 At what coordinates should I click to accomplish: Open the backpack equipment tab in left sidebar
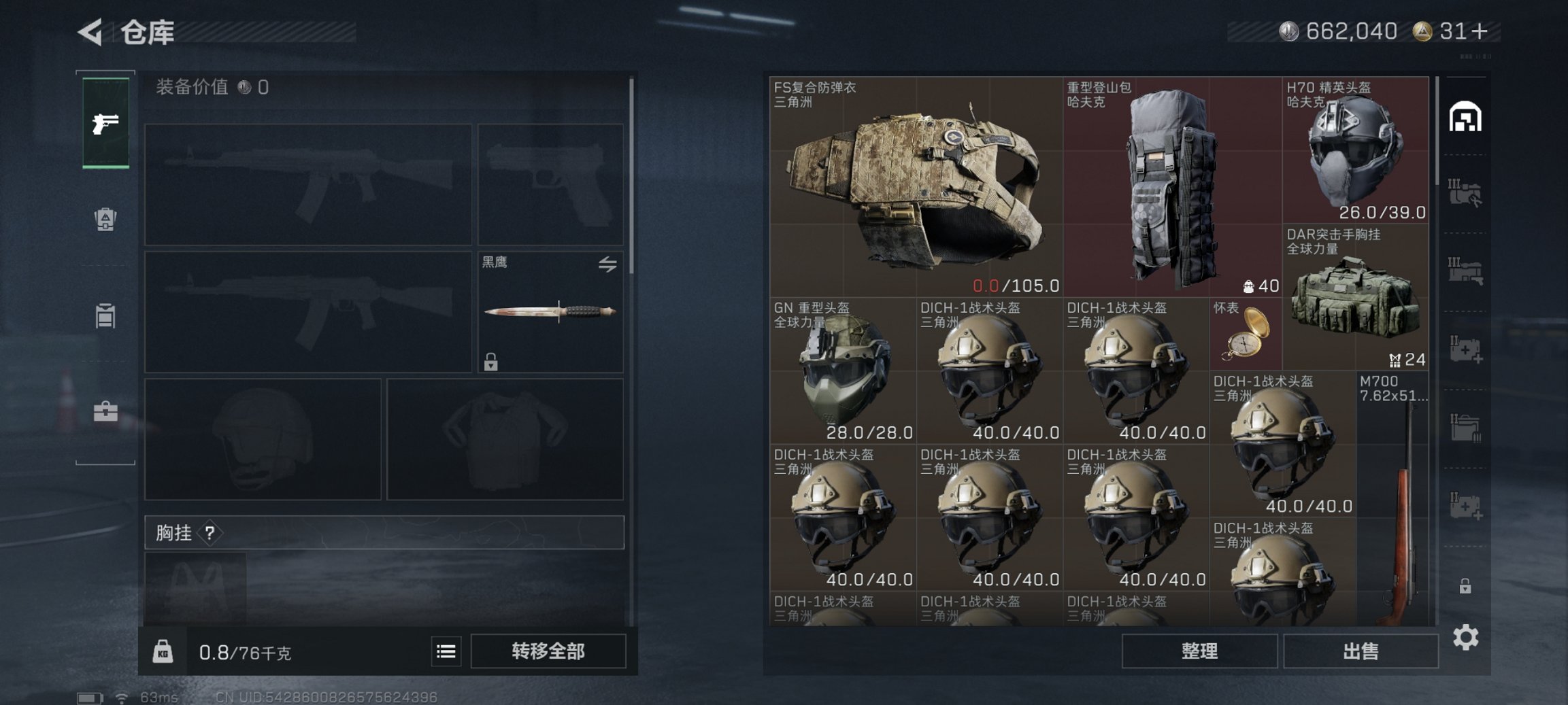point(105,221)
